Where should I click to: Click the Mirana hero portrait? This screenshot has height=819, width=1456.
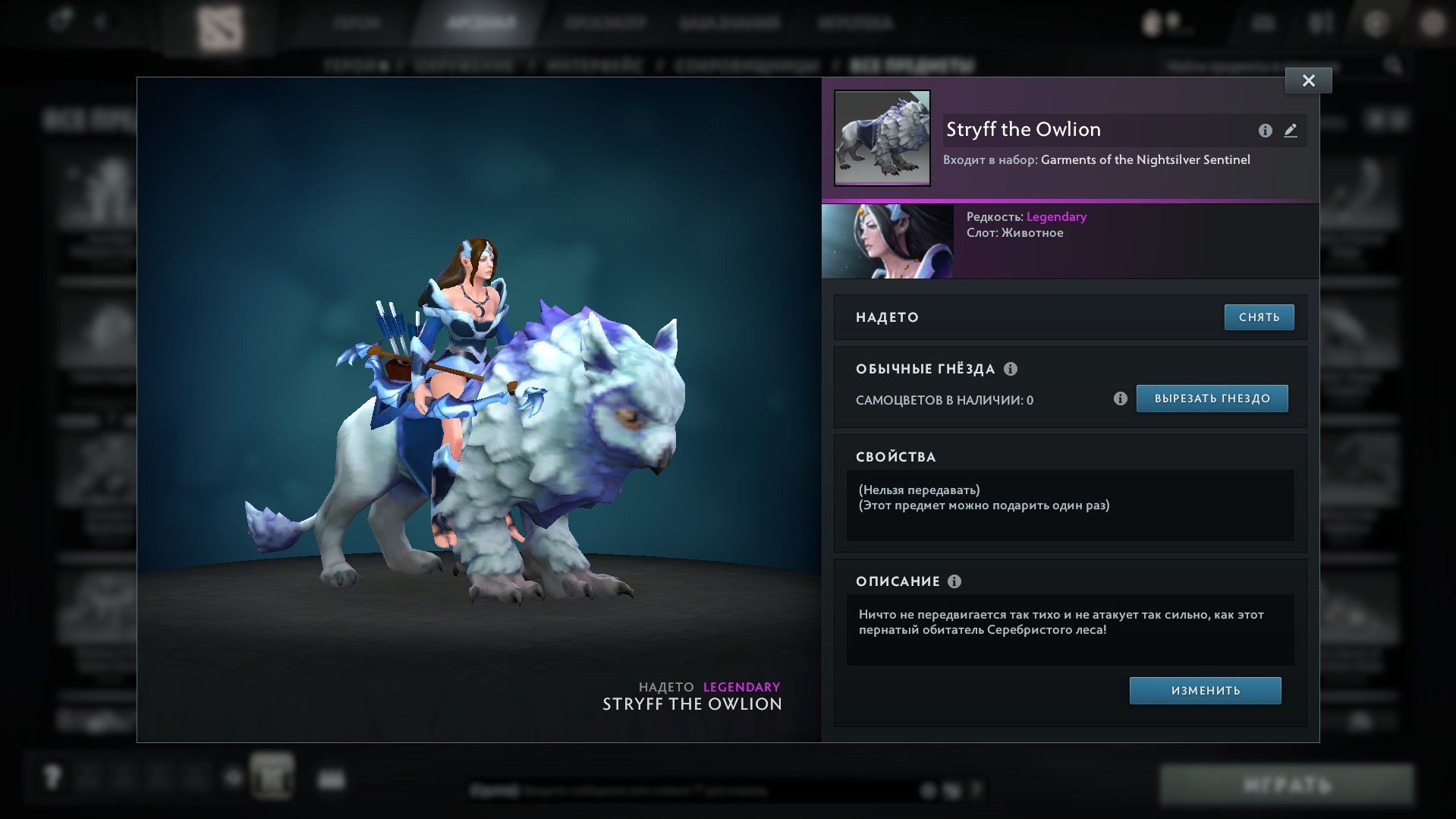887,241
